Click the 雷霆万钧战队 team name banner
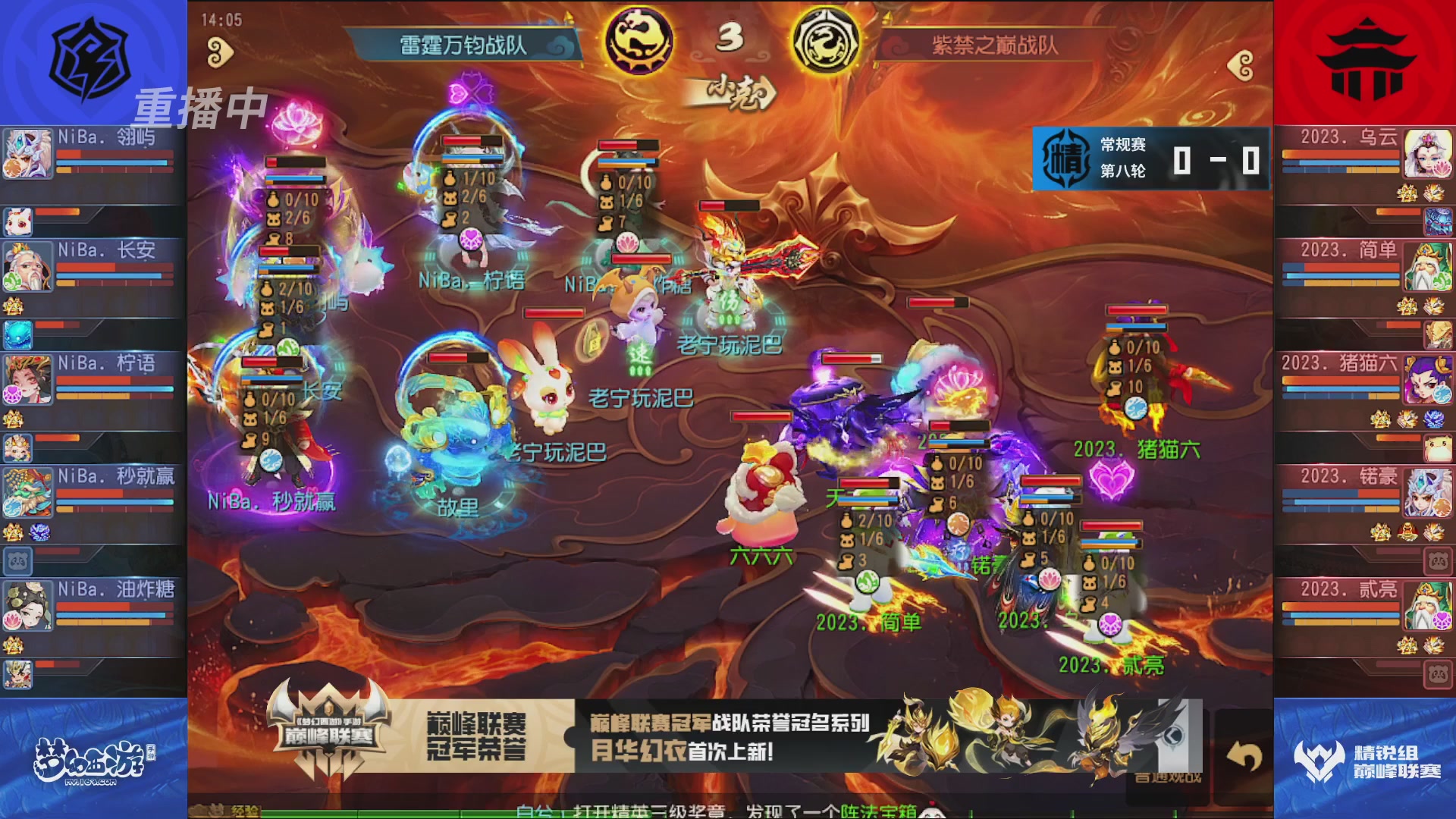Image resolution: width=1456 pixels, height=819 pixels. tap(464, 44)
